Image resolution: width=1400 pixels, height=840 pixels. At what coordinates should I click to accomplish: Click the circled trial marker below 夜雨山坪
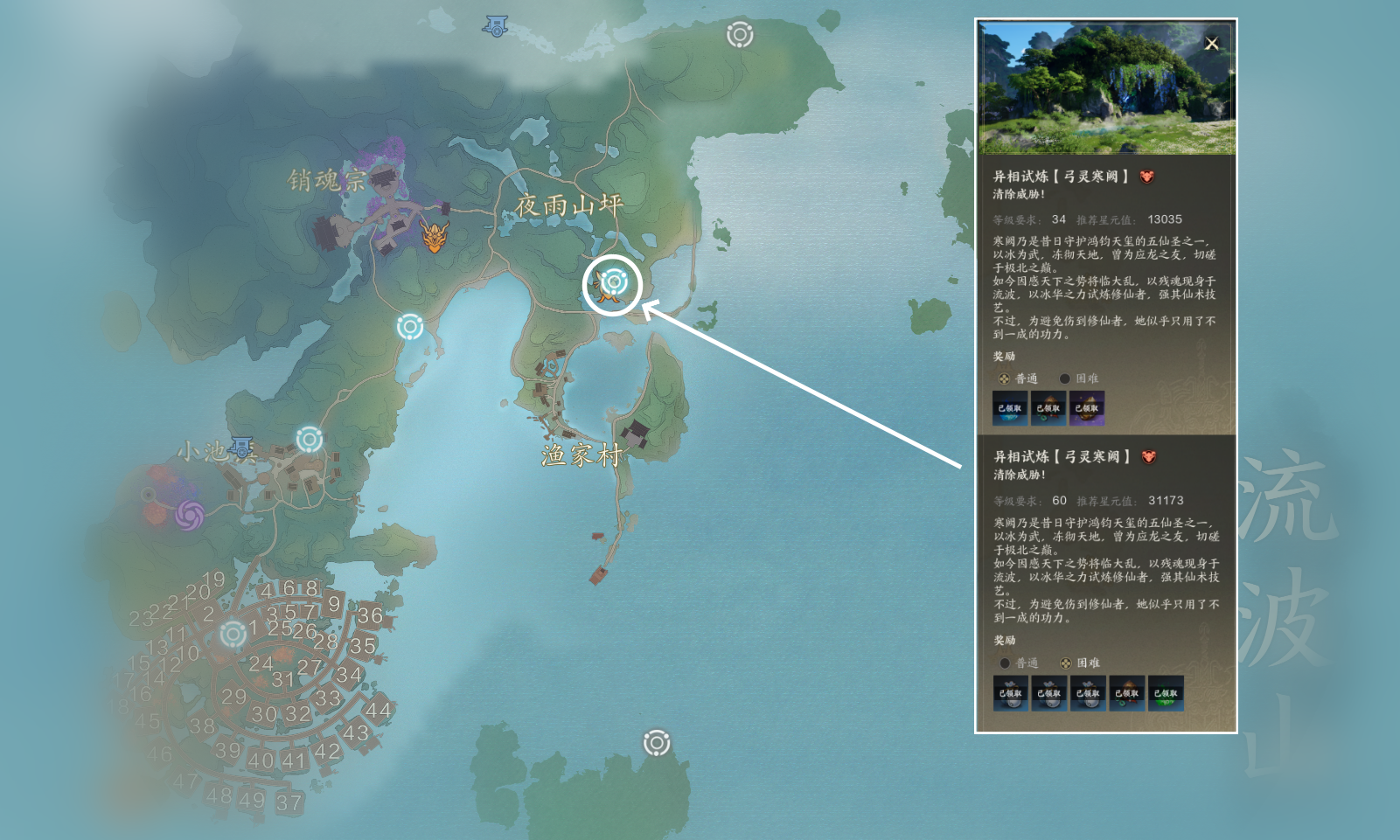614,282
